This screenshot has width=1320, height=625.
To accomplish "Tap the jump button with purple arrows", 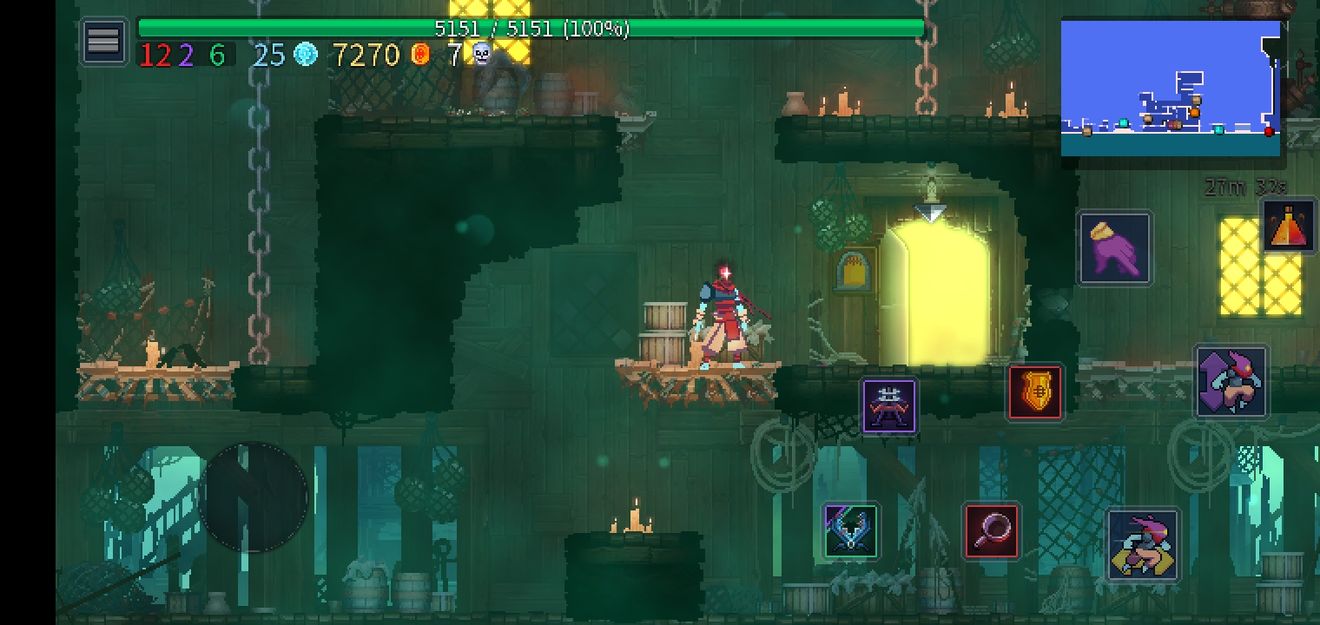I will [1231, 382].
